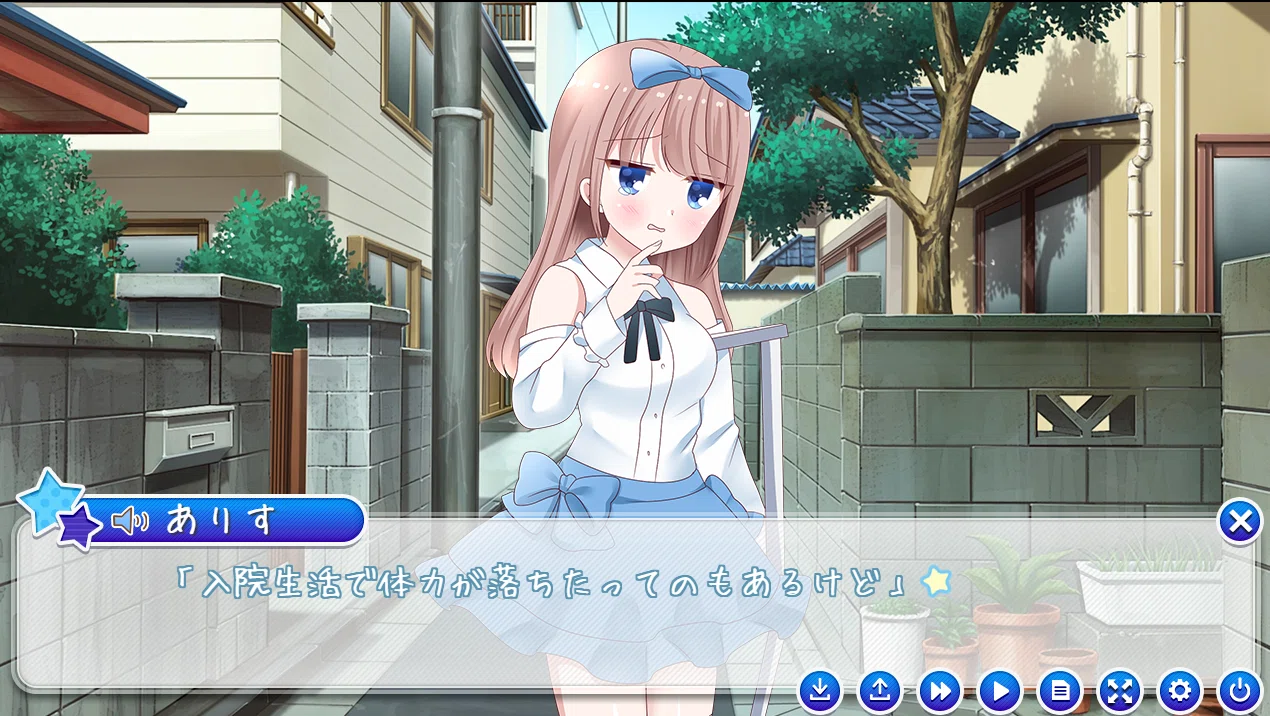Hide the dialogue box with the X button
The height and width of the screenshot is (716, 1270).
1240,521
